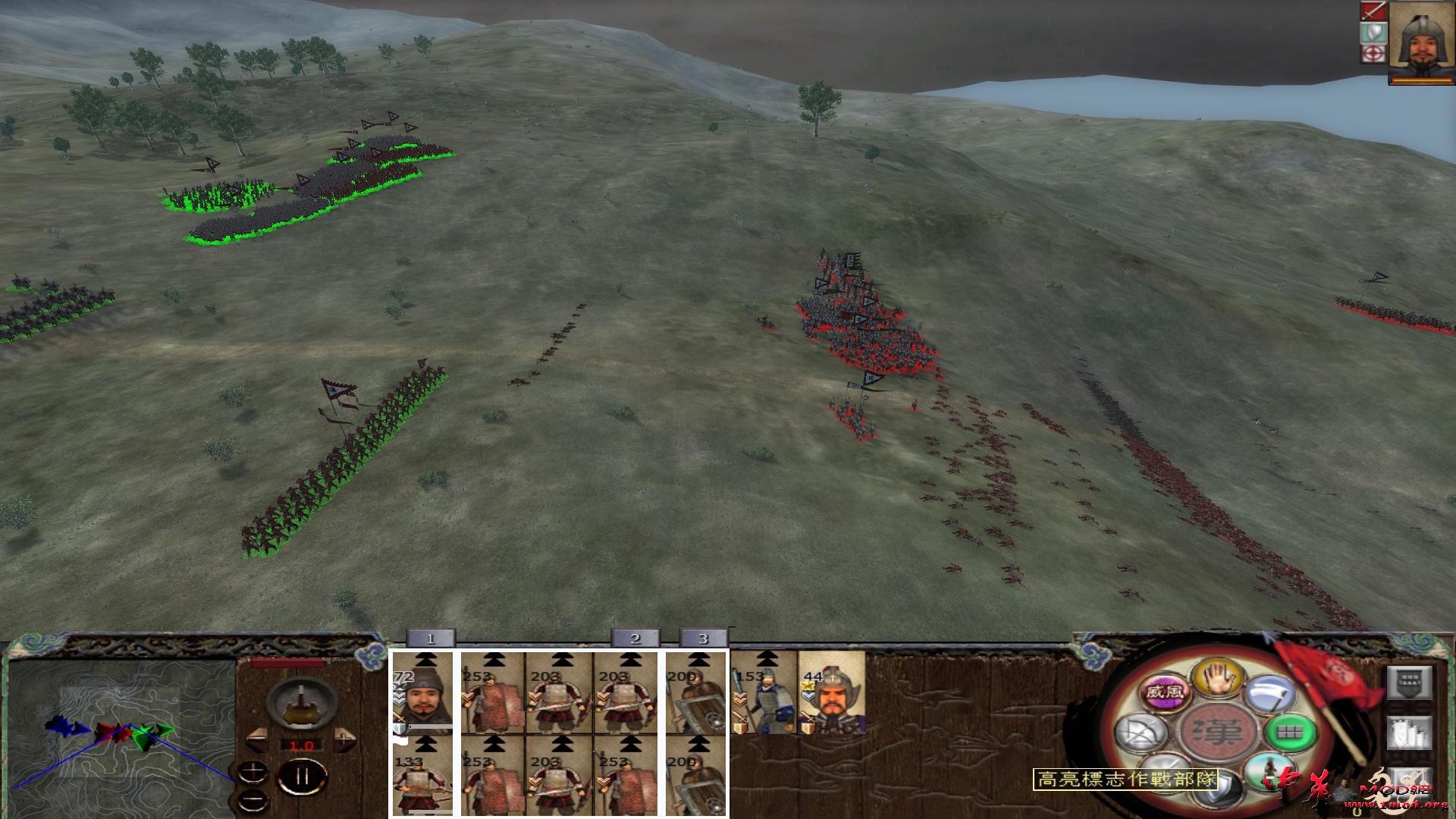Increase battle speed with the plus arrow
The image size is (1456, 819).
click(343, 740)
